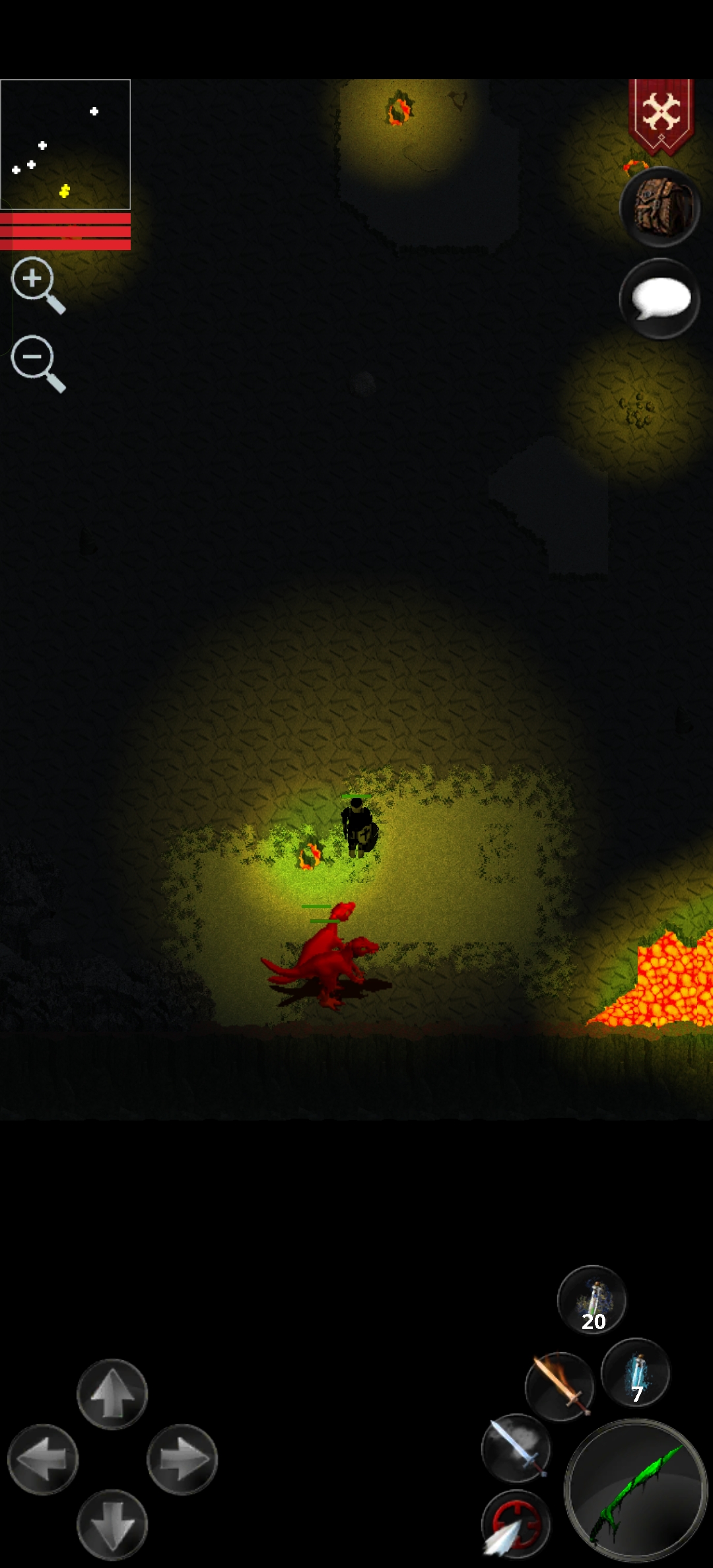Move left with the left arrow

coord(43,1459)
